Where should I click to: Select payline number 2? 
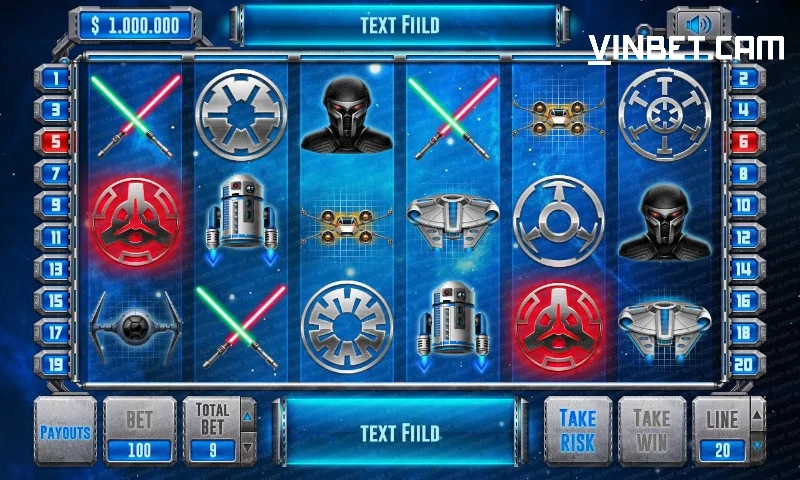[743, 78]
